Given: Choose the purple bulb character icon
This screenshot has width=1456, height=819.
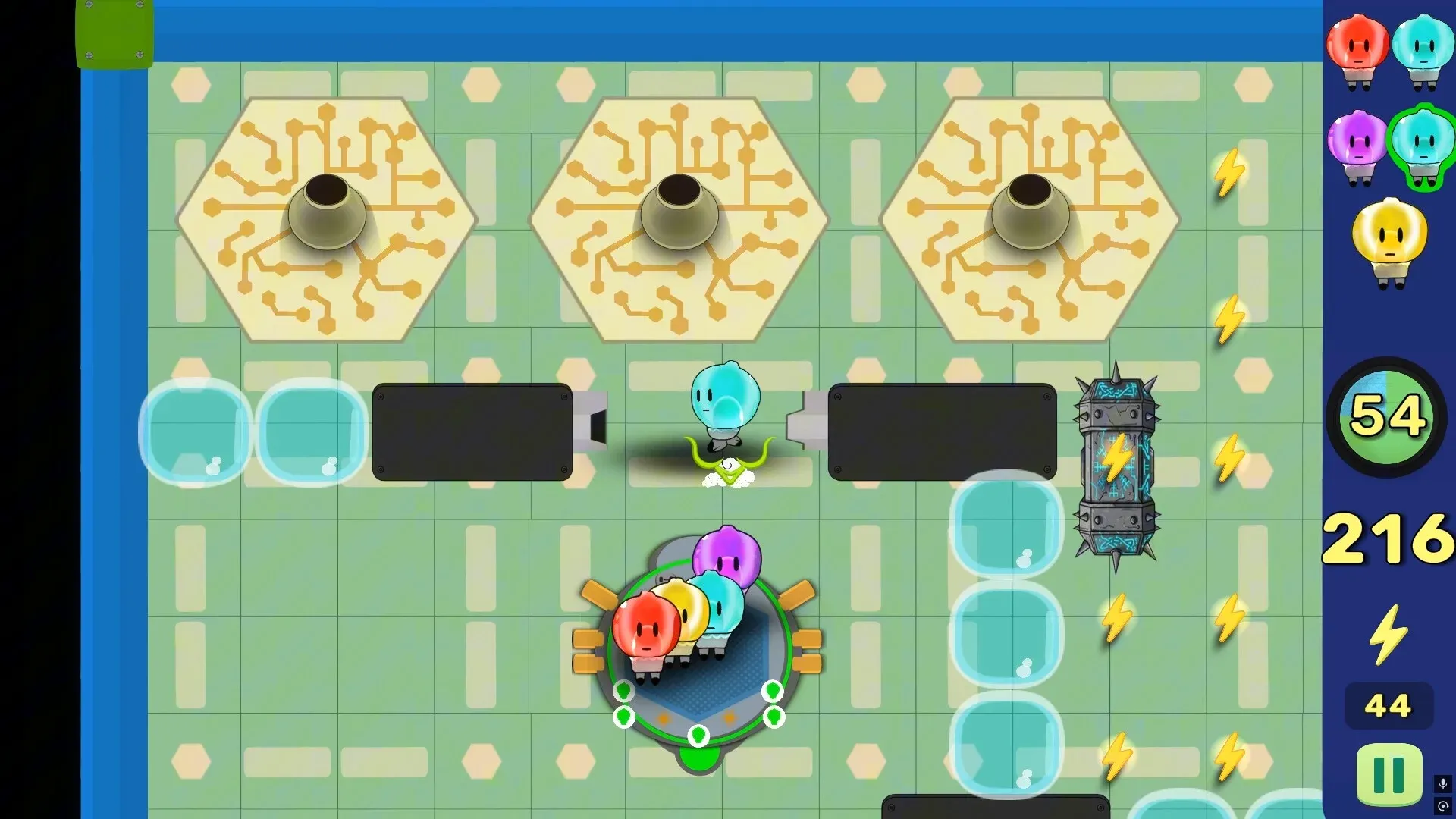Looking at the screenshot, I should 1357,145.
